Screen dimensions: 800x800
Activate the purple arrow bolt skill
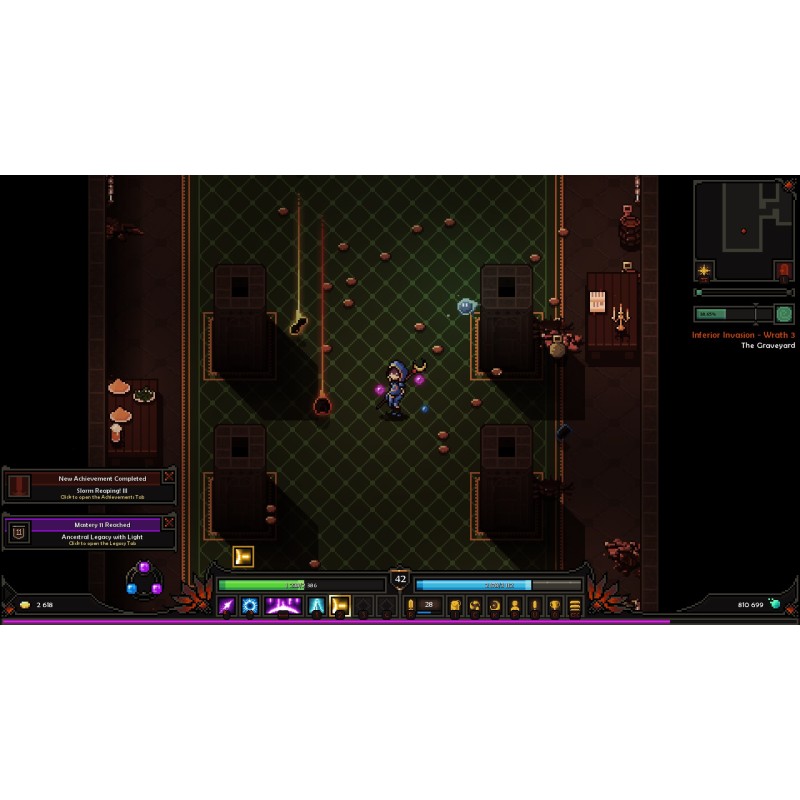pos(227,605)
